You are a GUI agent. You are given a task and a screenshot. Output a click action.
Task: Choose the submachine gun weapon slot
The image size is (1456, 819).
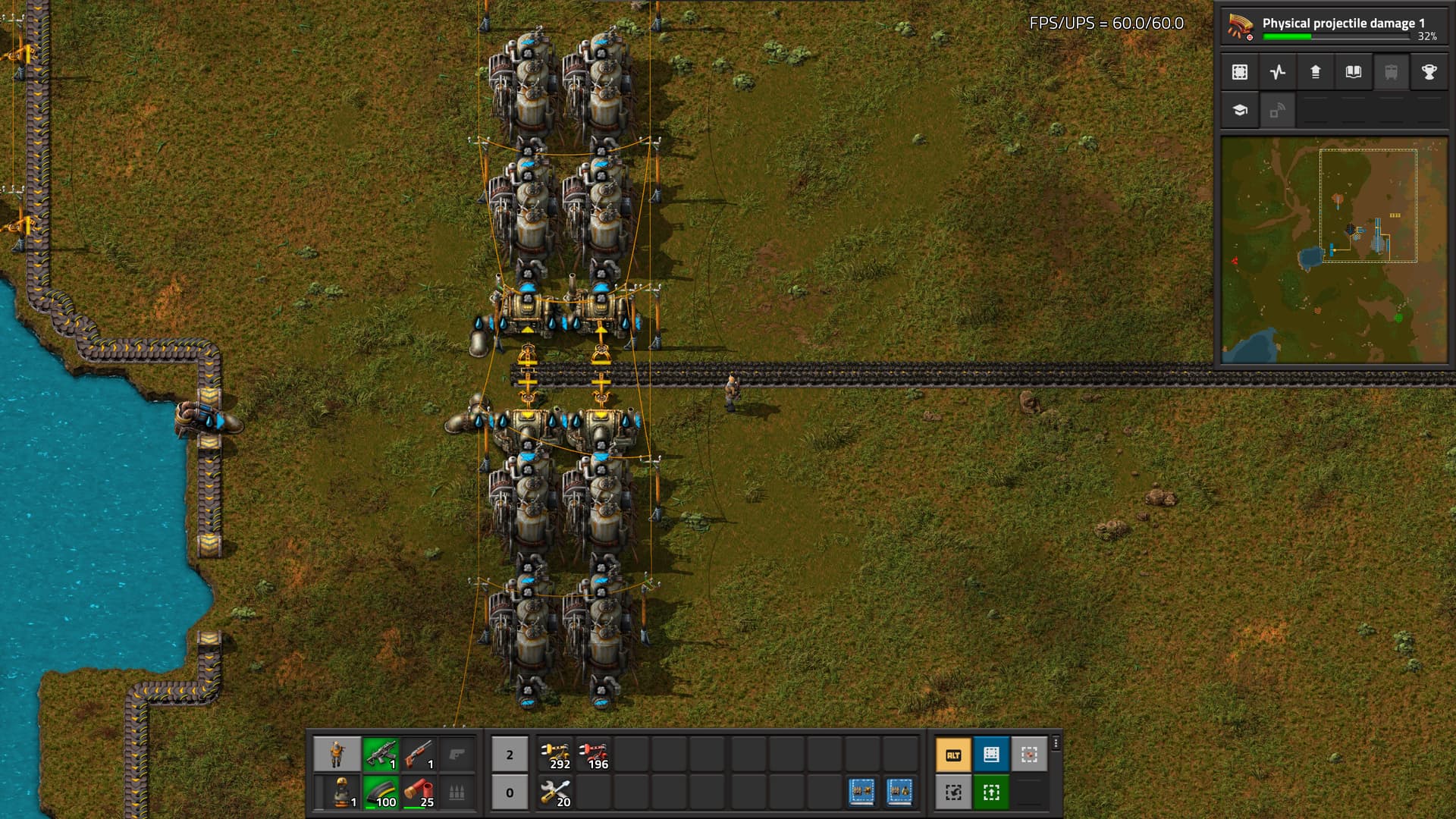coord(381,755)
